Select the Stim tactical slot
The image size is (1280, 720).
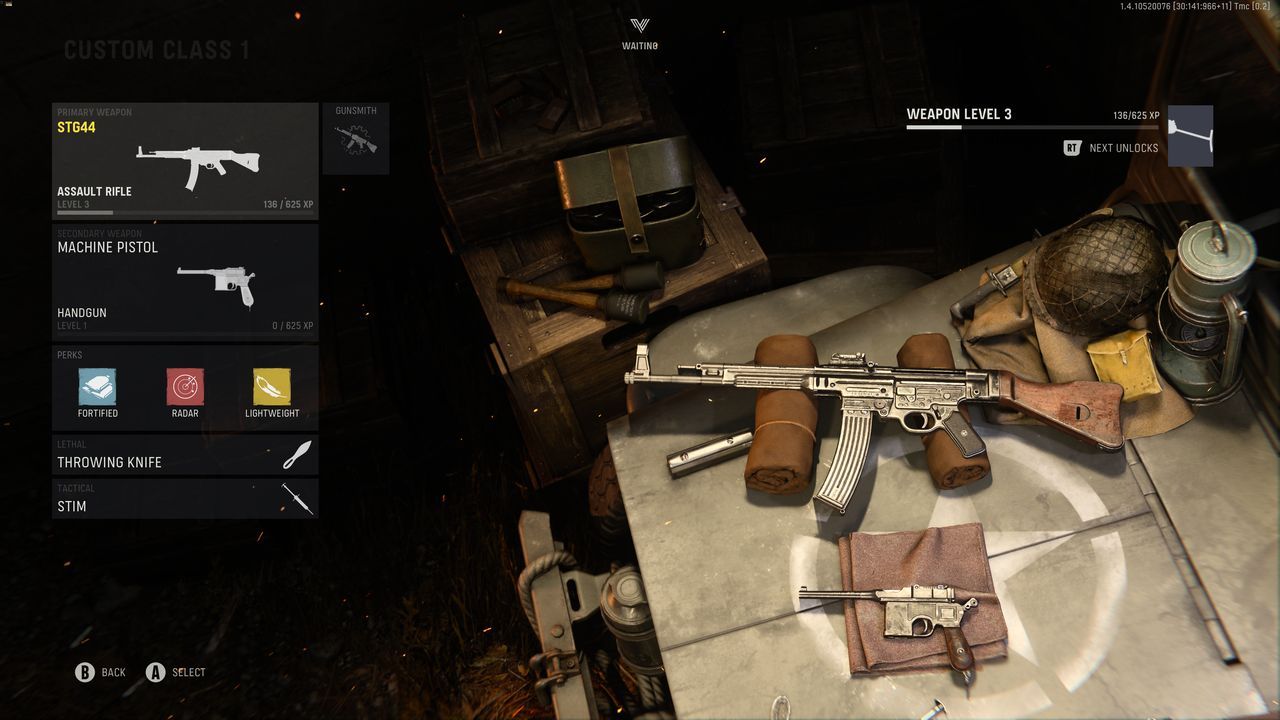[x=185, y=499]
